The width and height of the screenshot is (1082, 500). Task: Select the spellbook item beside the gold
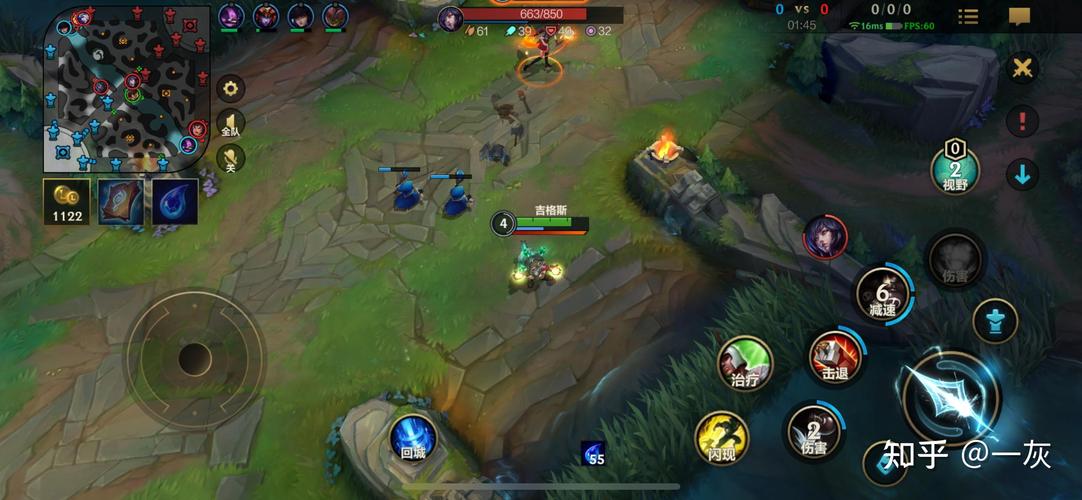coord(121,201)
